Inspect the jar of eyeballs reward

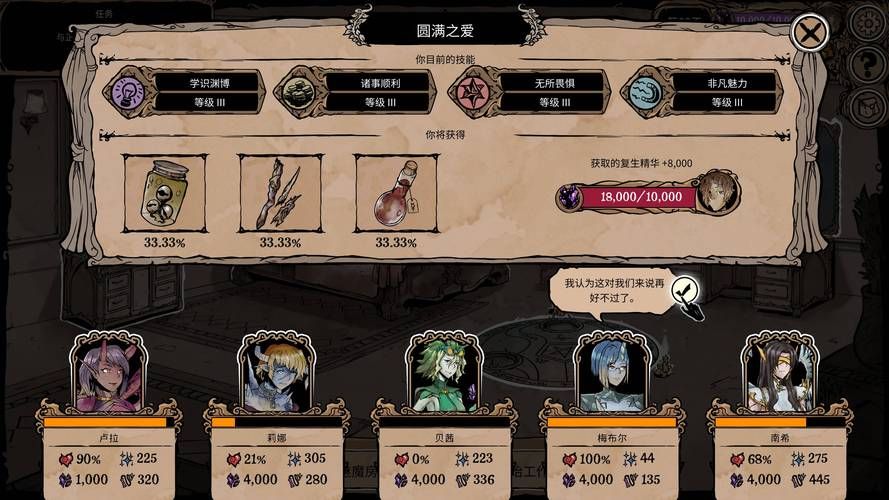pyautogui.click(x=163, y=192)
